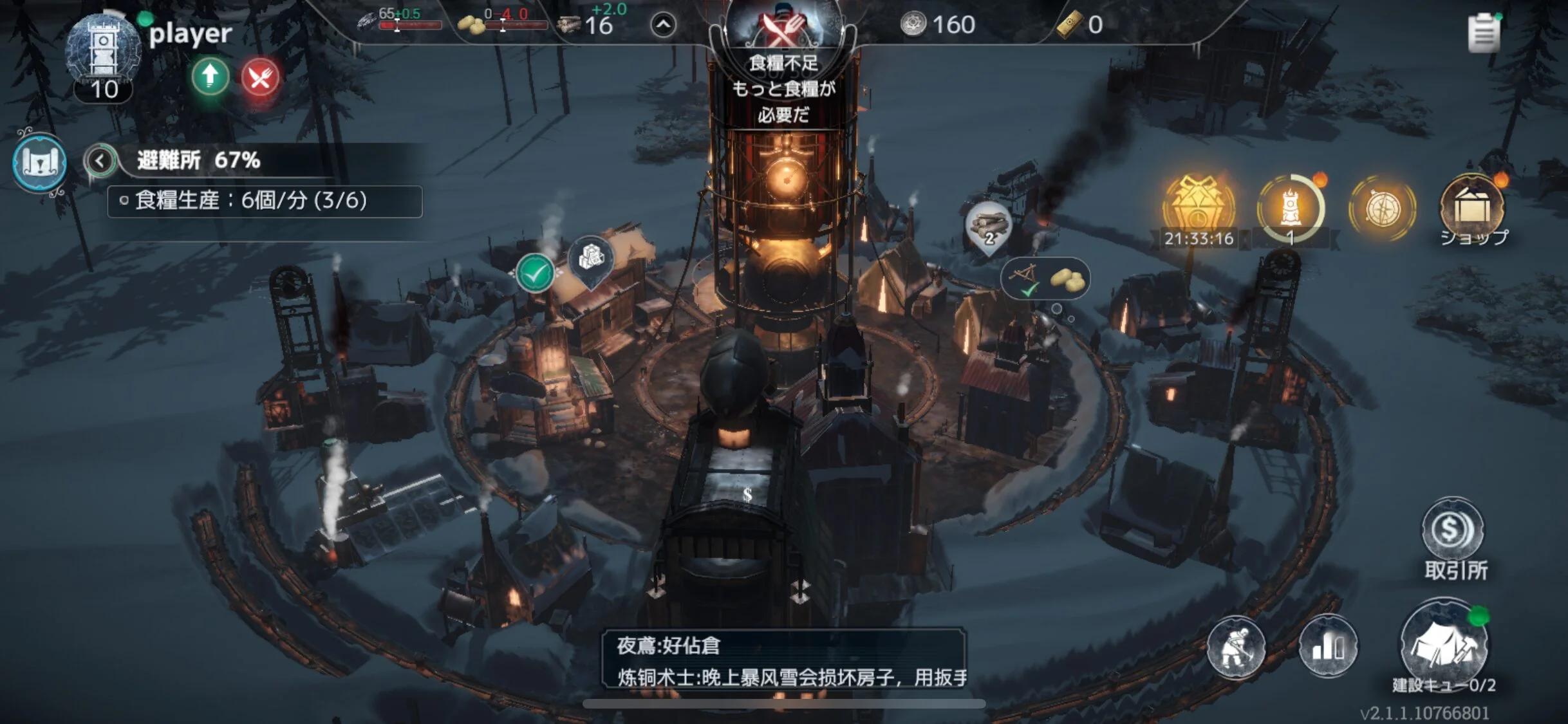Open the world map button
The width and height of the screenshot is (1568, 724).
[x=40, y=162]
